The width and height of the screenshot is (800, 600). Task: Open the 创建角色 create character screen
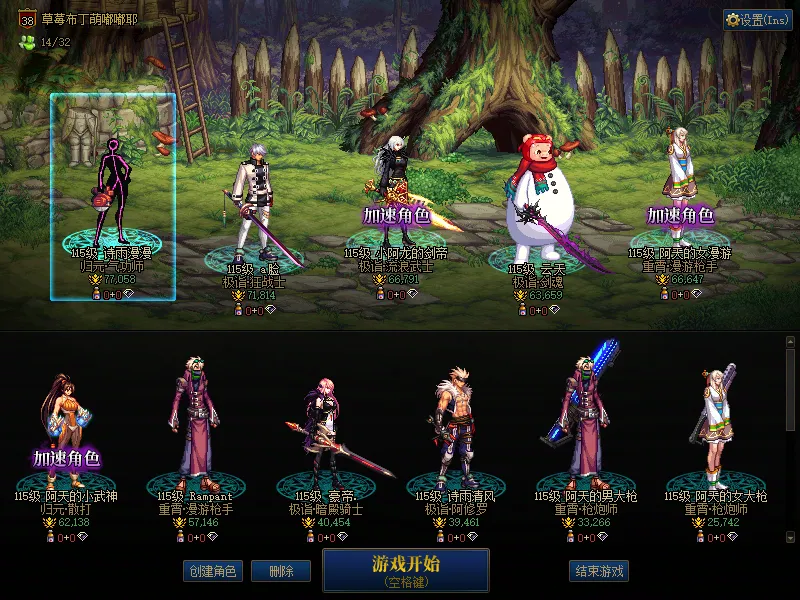(x=211, y=571)
